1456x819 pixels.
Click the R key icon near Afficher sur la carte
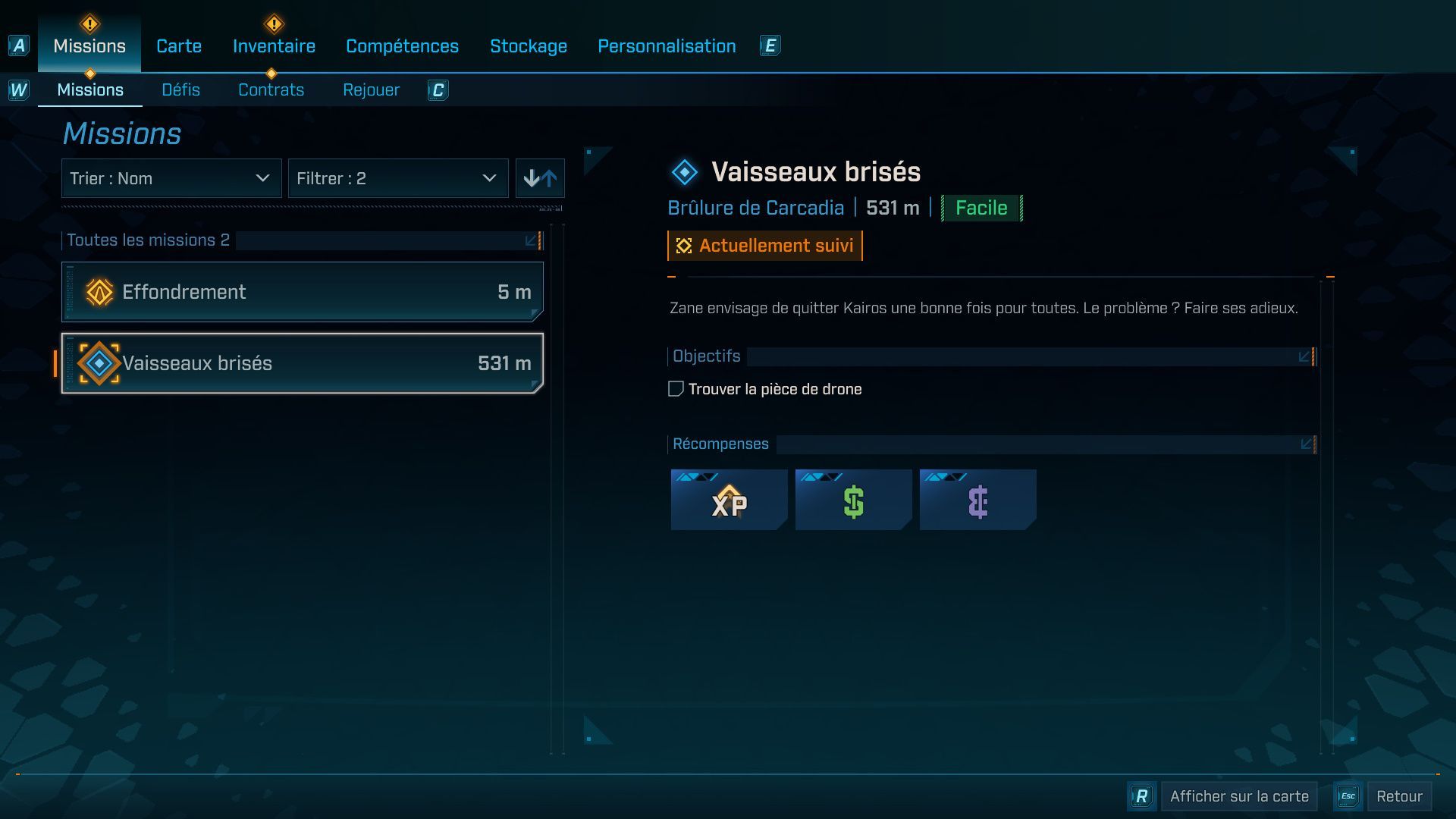[1140, 796]
